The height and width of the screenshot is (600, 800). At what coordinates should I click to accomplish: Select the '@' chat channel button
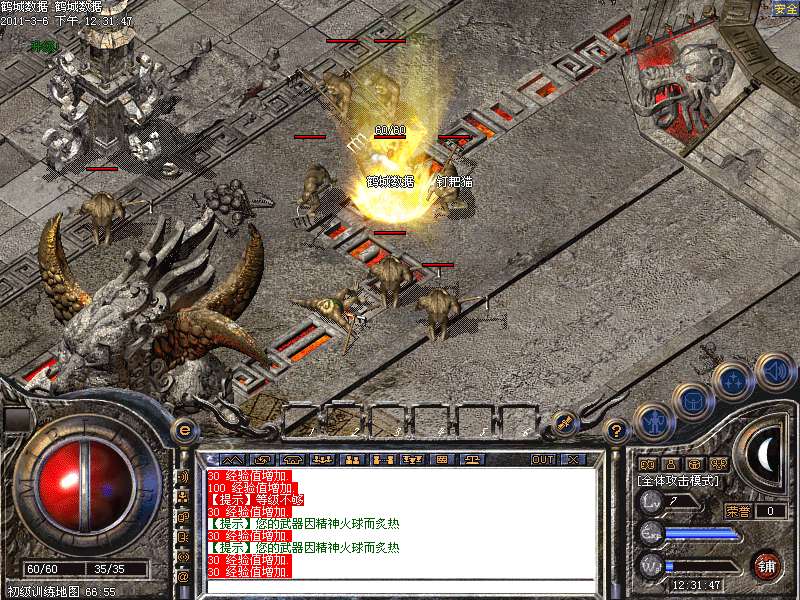click(183, 575)
